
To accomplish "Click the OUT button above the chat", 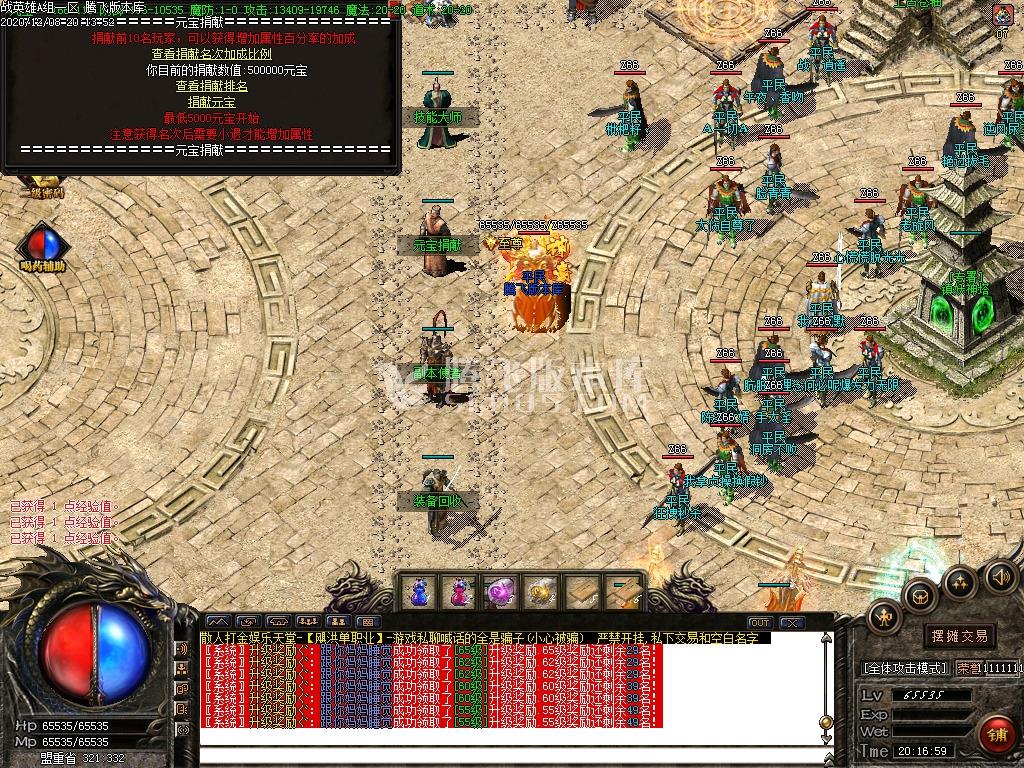I will [760, 623].
